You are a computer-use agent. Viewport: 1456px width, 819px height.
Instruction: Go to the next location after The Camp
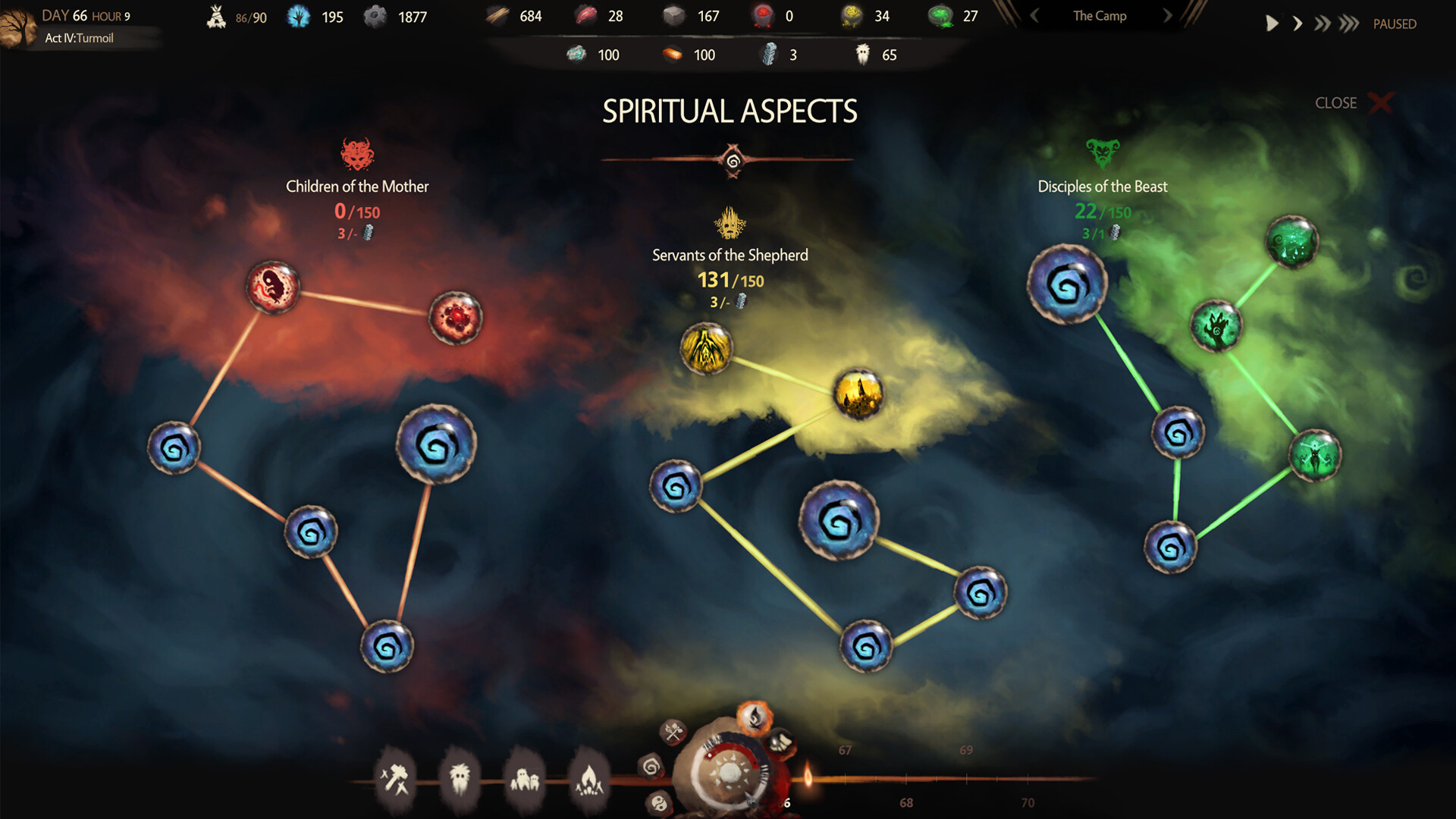[x=1168, y=16]
